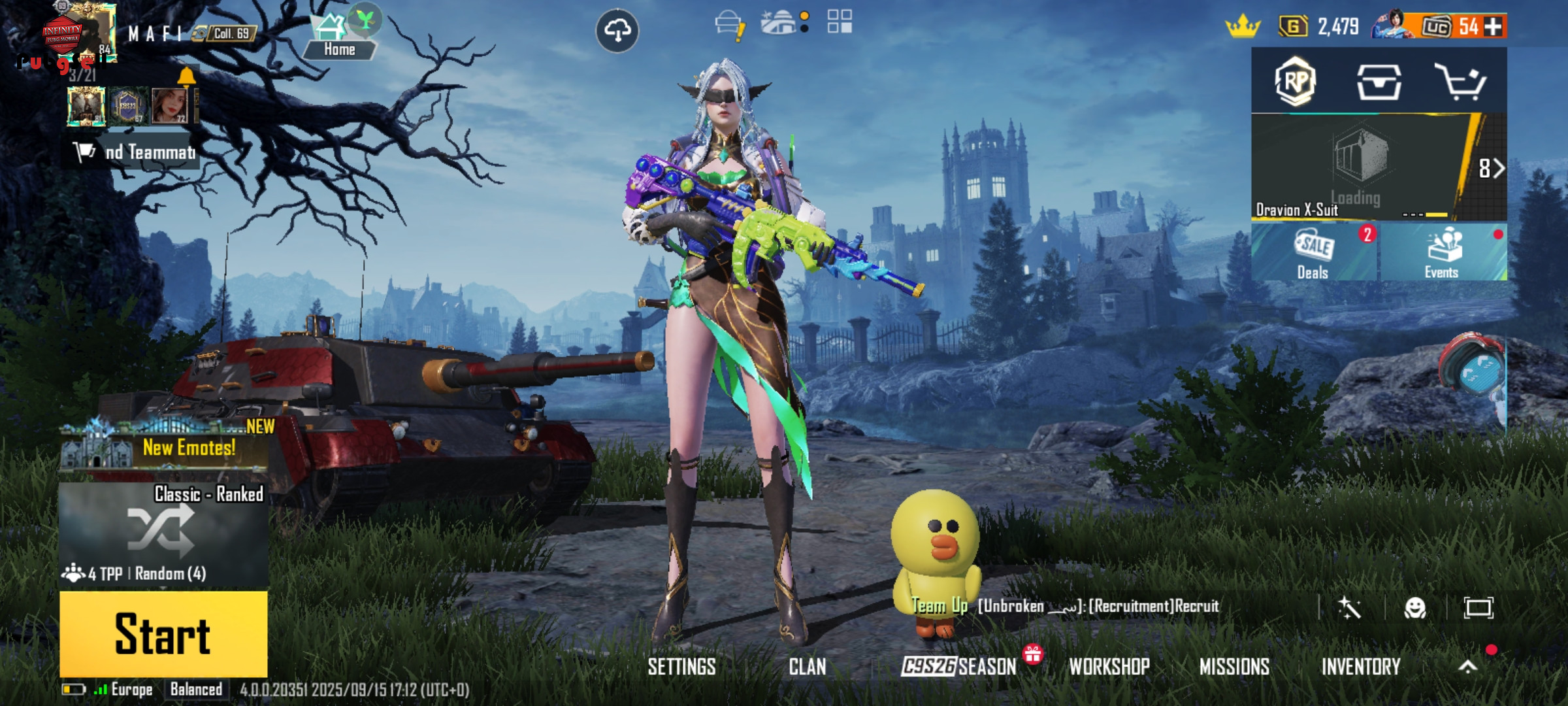This screenshot has height=706, width=1568.
Task: Open the shopping cart shop
Action: (x=1460, y=82)
